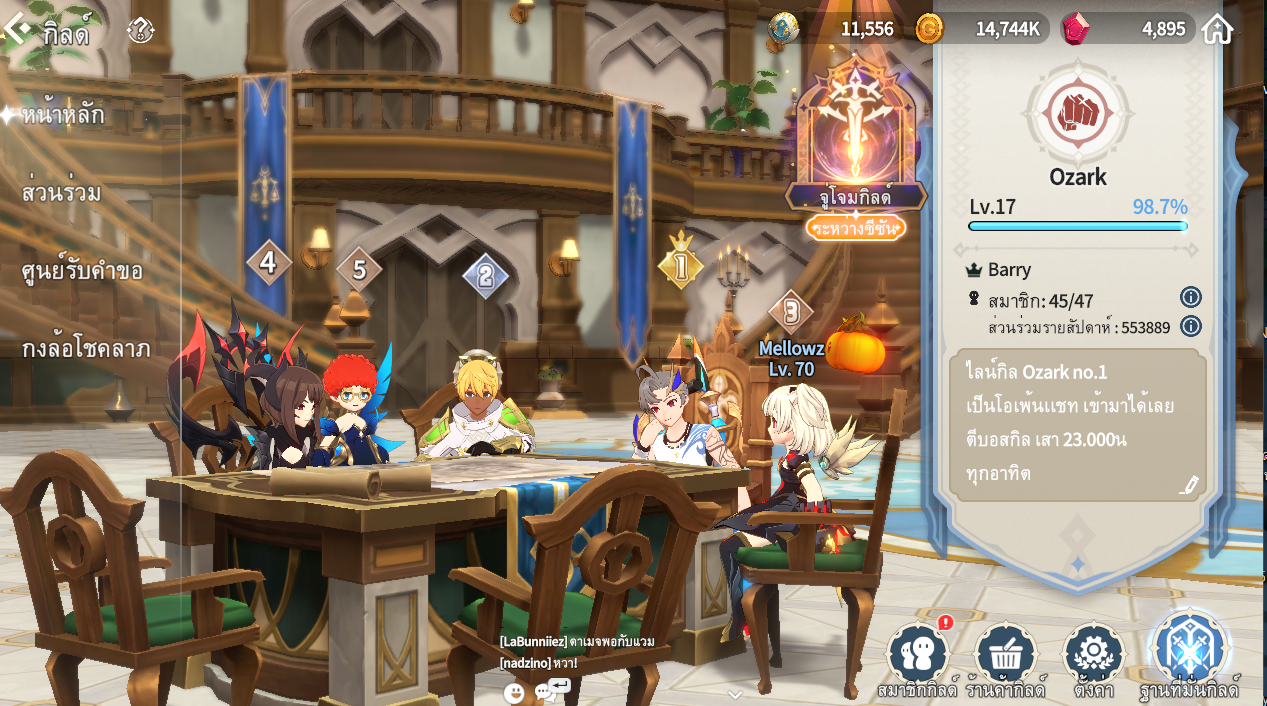1267x706 pixels.
Task: Open the question mark help icon
Action: click(141, 31)
